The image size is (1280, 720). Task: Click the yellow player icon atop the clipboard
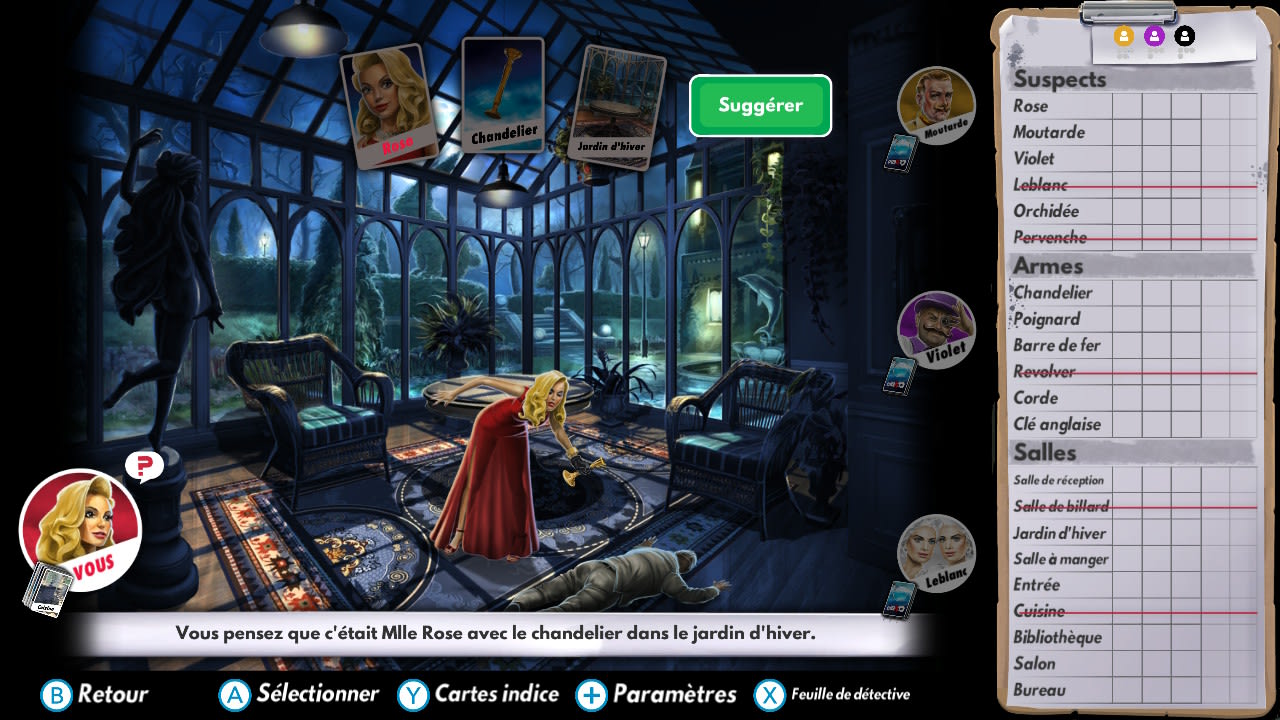[1123, 34]
